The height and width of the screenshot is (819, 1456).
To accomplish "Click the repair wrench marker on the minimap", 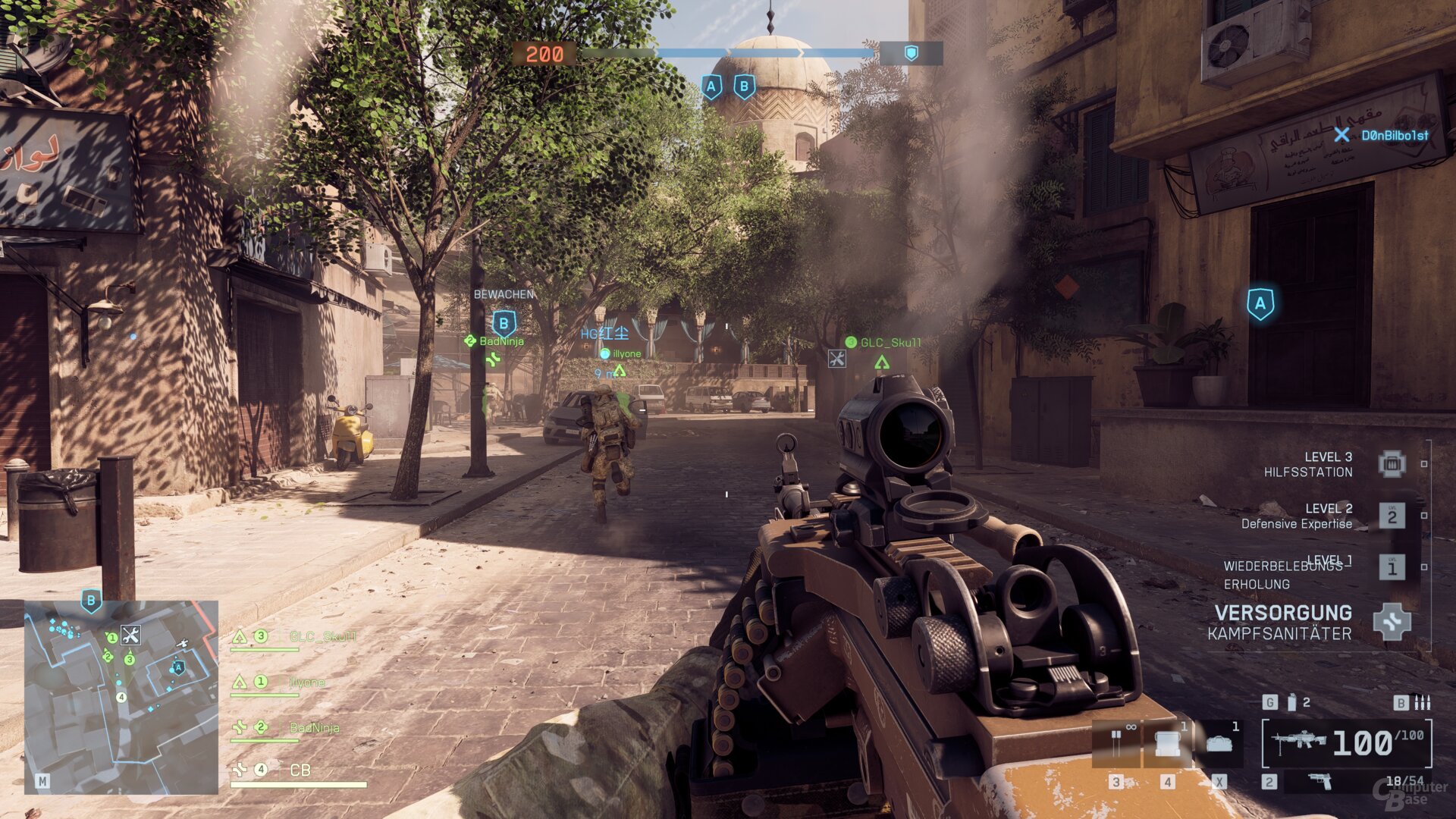I will pos(130,635).
